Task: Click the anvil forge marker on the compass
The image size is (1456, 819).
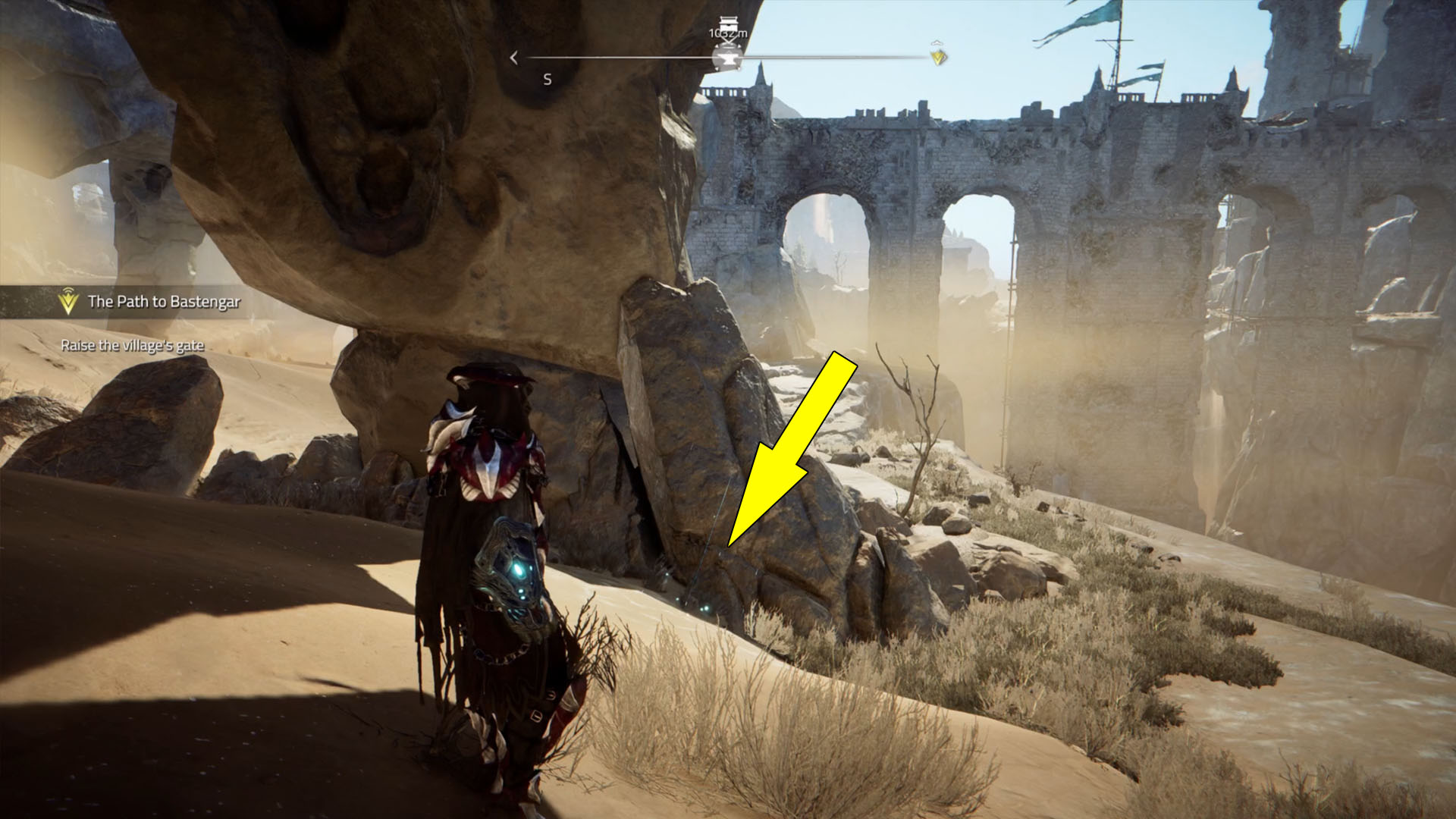Action: tap(728, 57)
